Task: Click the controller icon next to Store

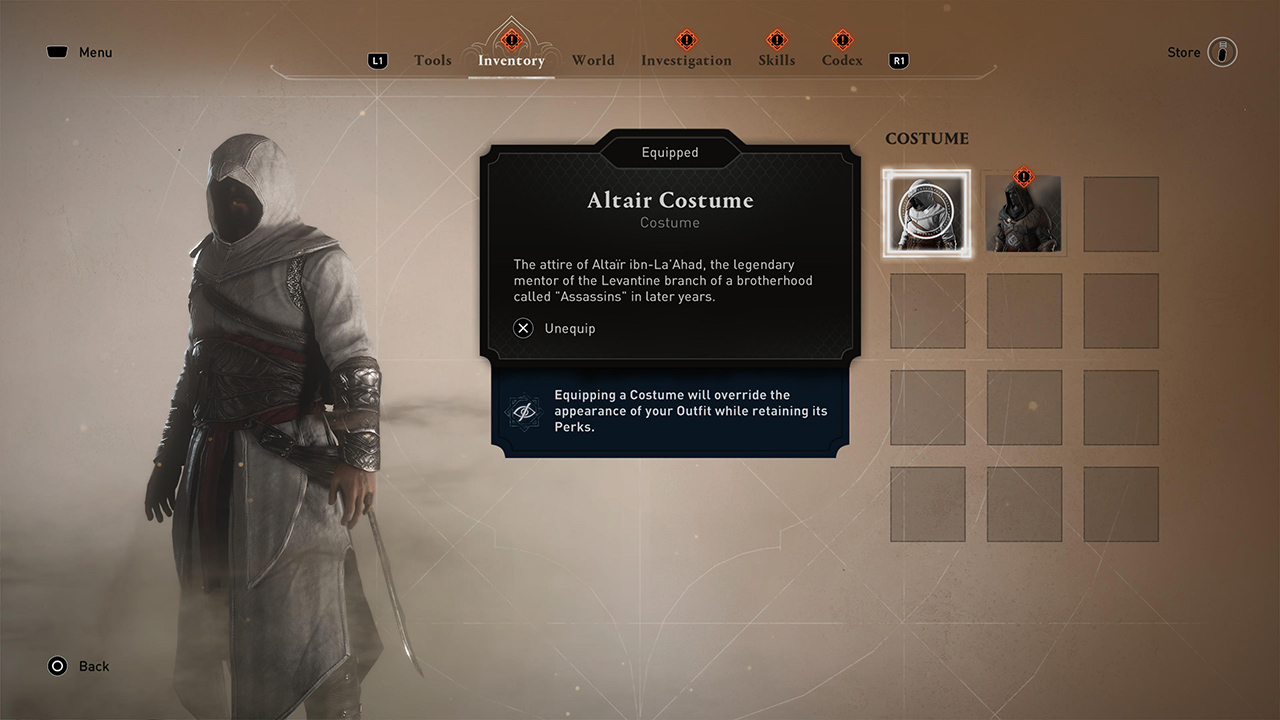Action: [1222, 51]
